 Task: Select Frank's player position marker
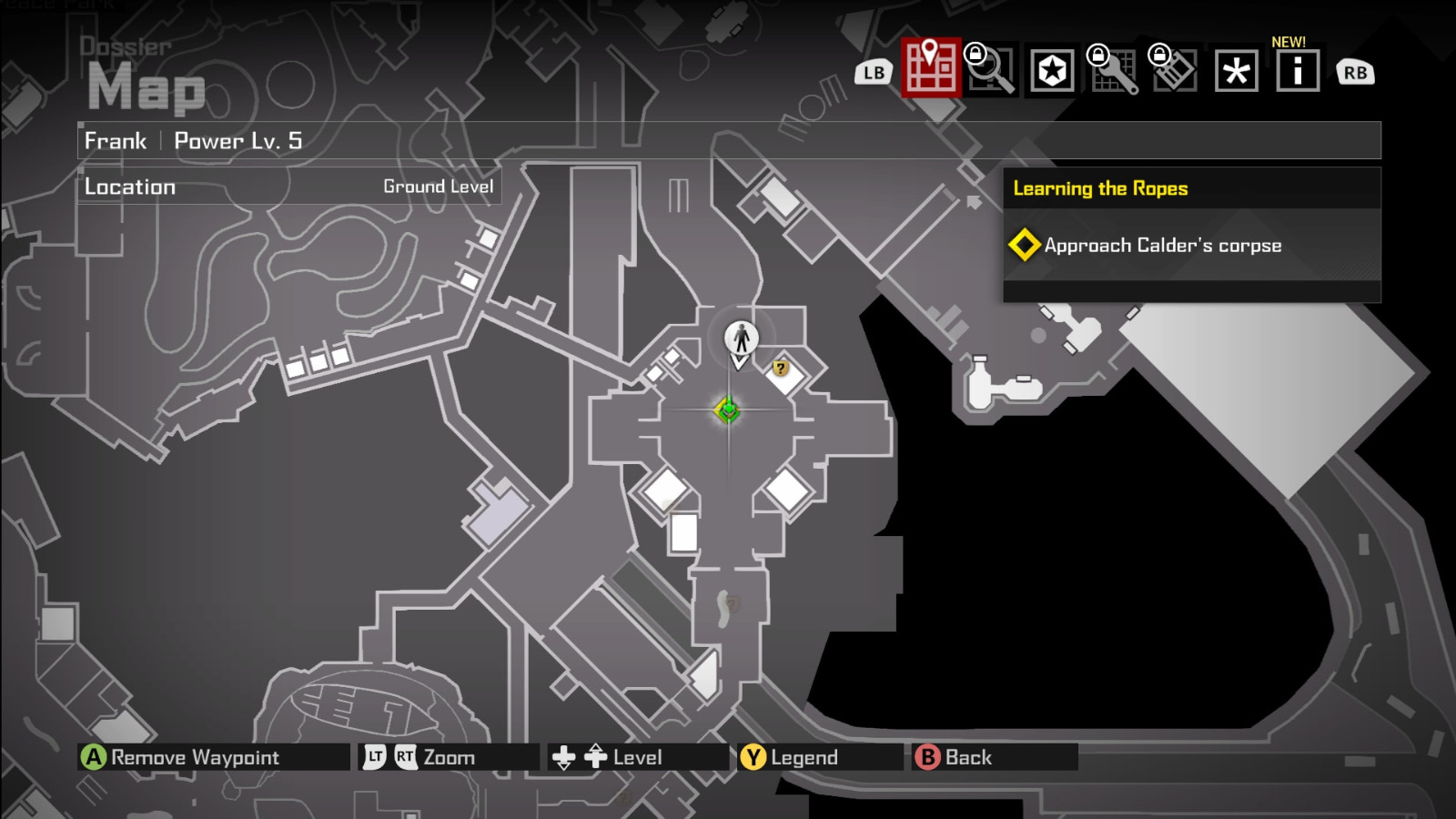click(742, 339)
